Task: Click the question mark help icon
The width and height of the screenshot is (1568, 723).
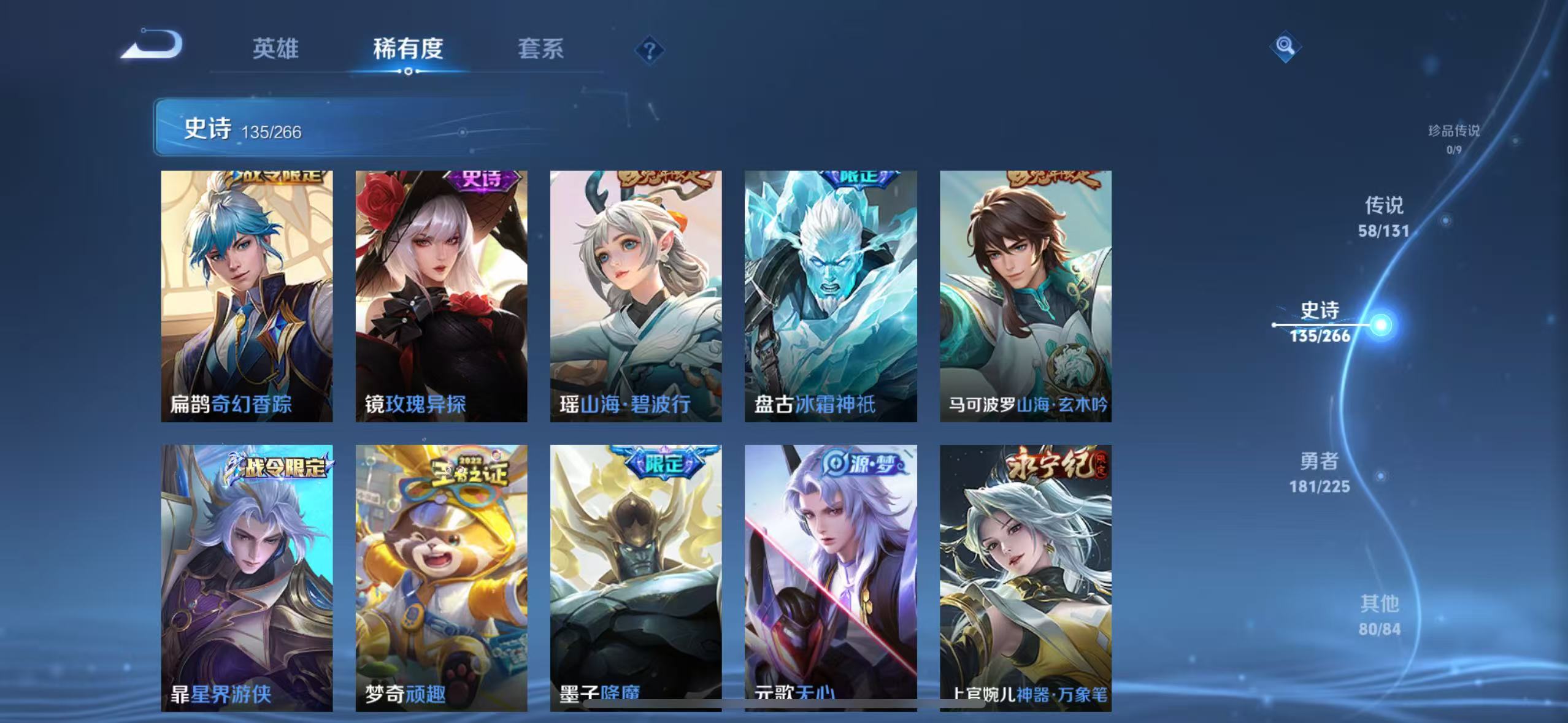Action: pyautogui.click(x=648, y=48)
